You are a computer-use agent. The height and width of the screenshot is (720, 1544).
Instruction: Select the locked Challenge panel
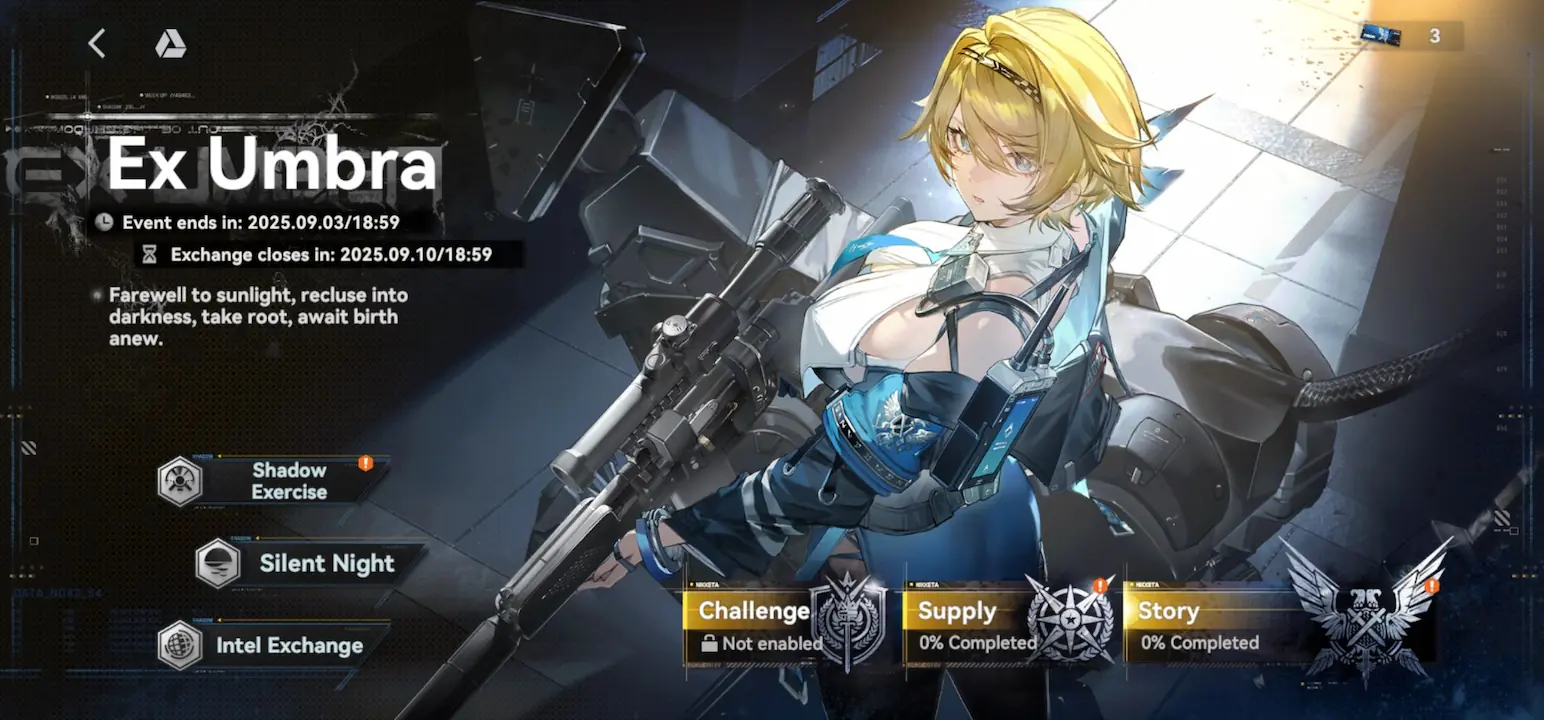coord(784,626)
